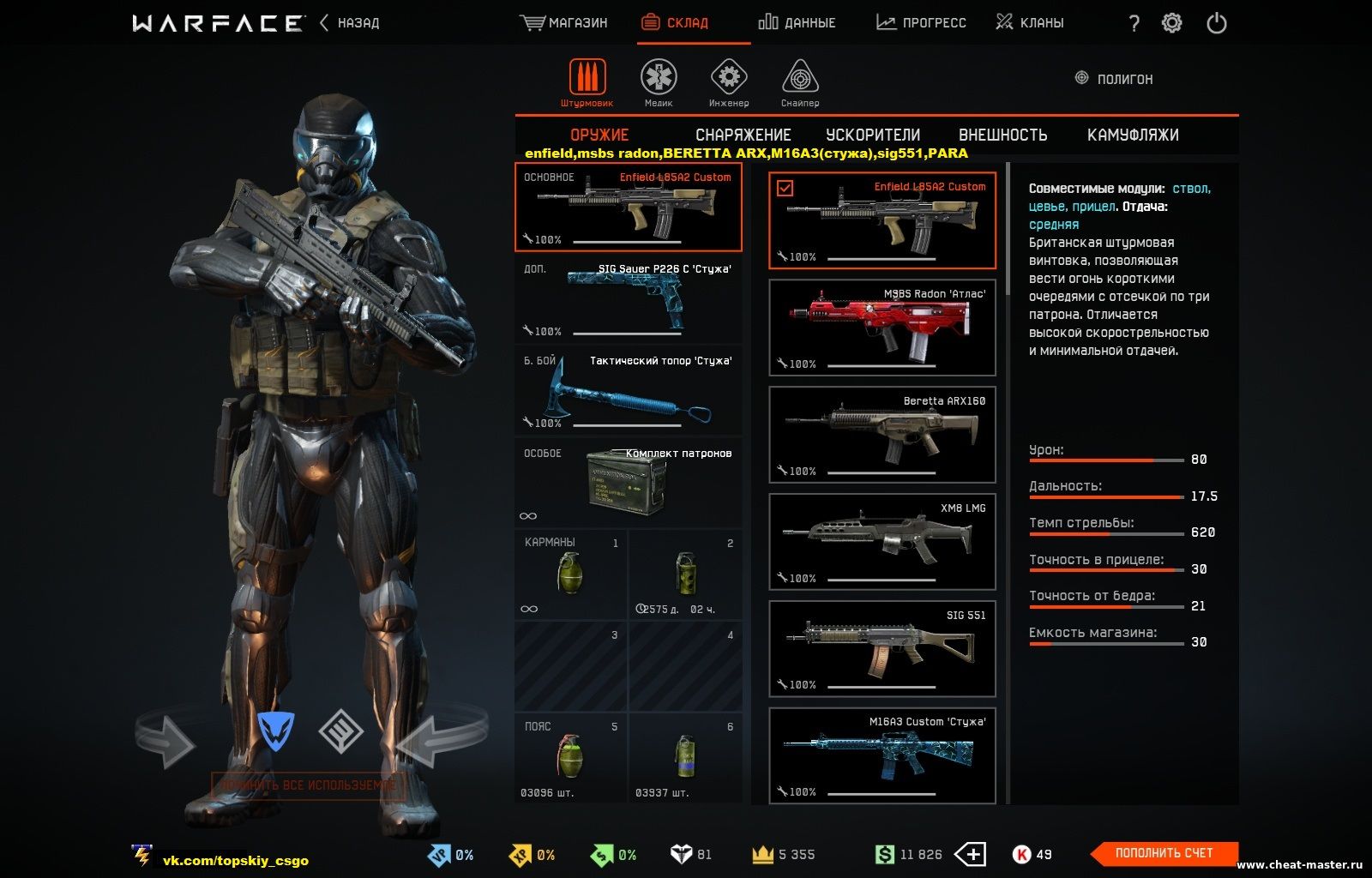
Task: Switch to the СНАРЯЖЕНИЕ tab
Action: (x=743, y=135)
